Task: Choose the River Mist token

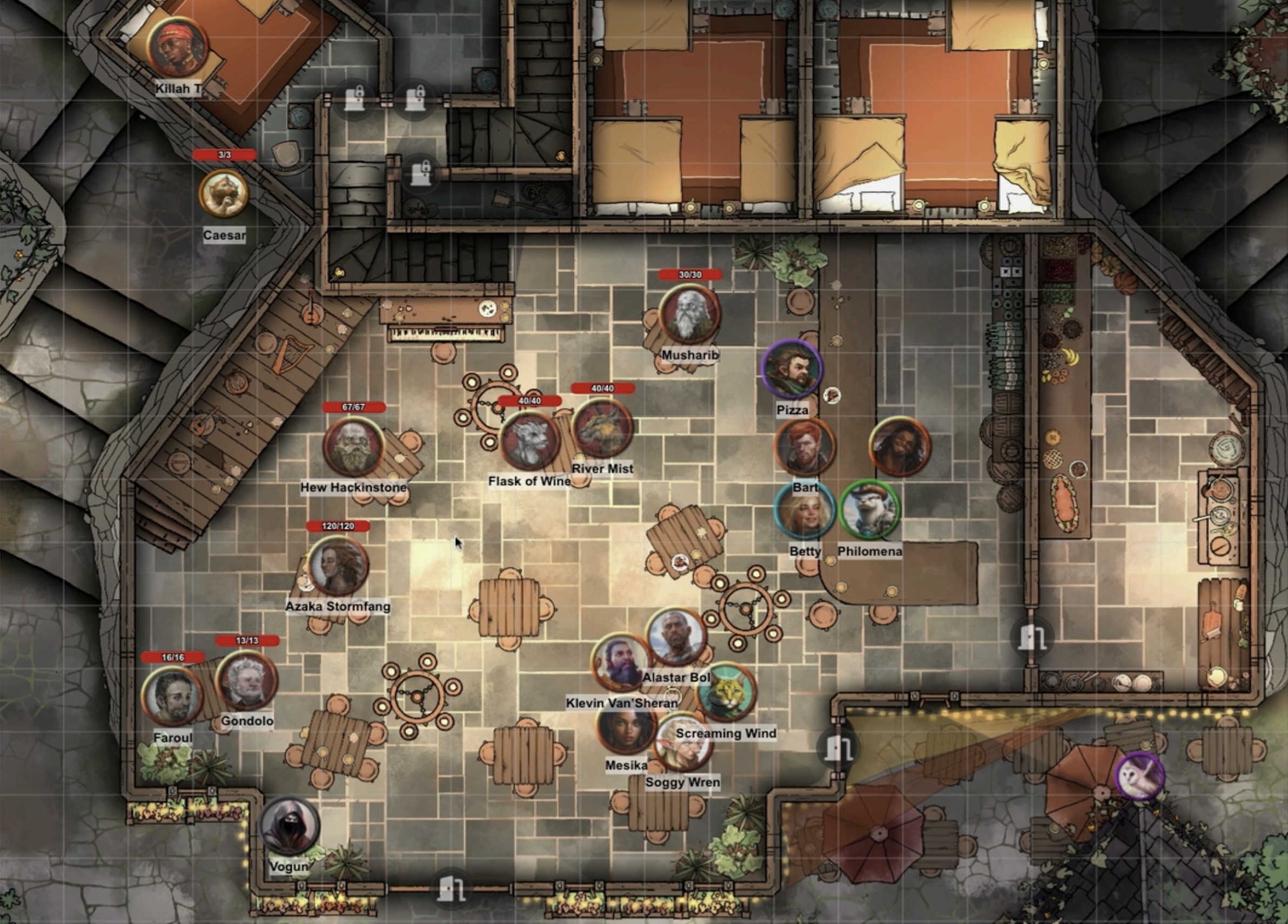Action: pyautogui.click(x=602, y=429)
